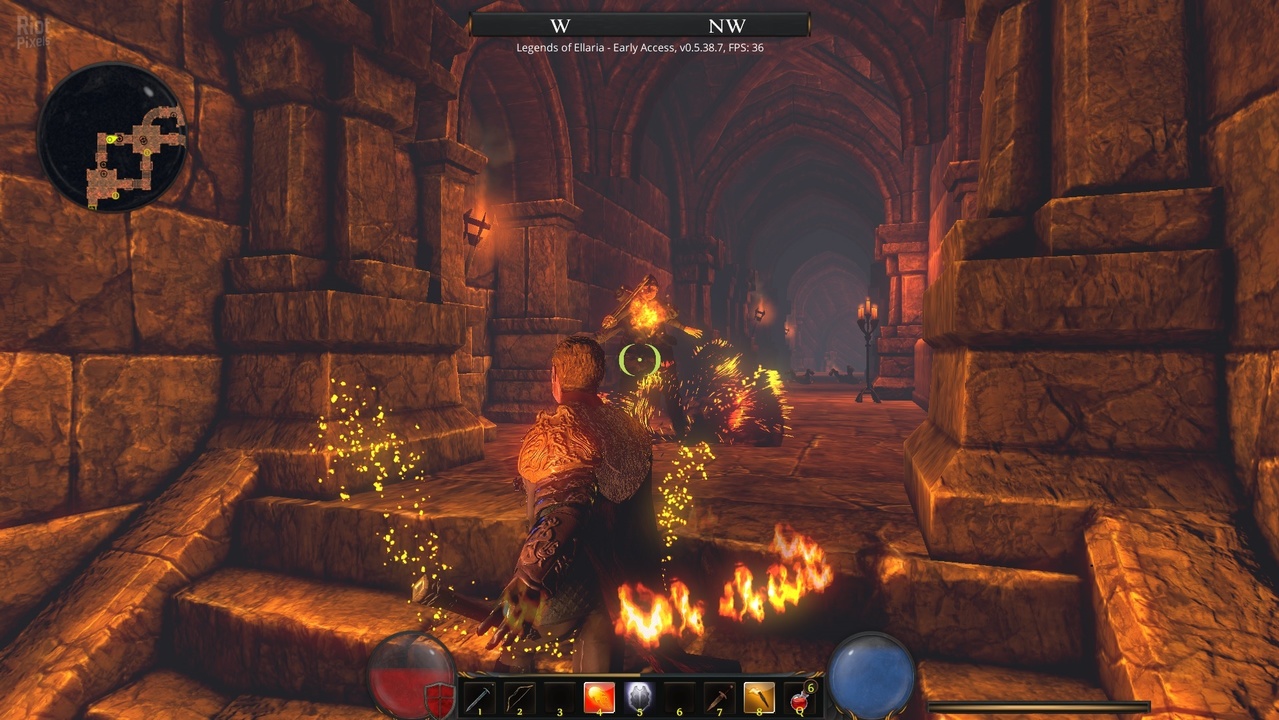Use the silver armor ability in slot 5

click(639, 696)
